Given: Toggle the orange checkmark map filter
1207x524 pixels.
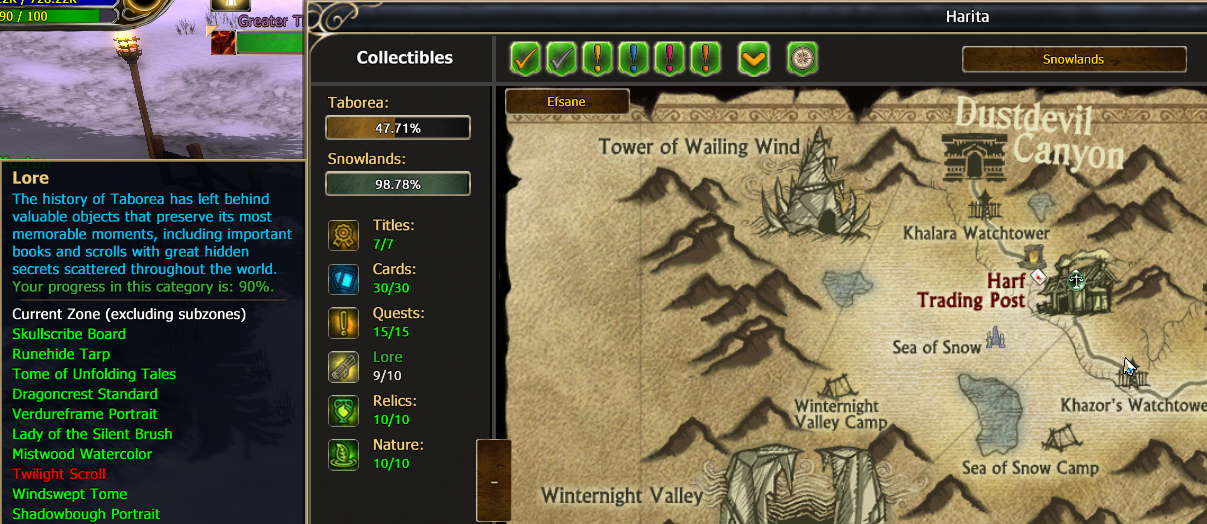Looking at the screenshot, I should (525, 58).
